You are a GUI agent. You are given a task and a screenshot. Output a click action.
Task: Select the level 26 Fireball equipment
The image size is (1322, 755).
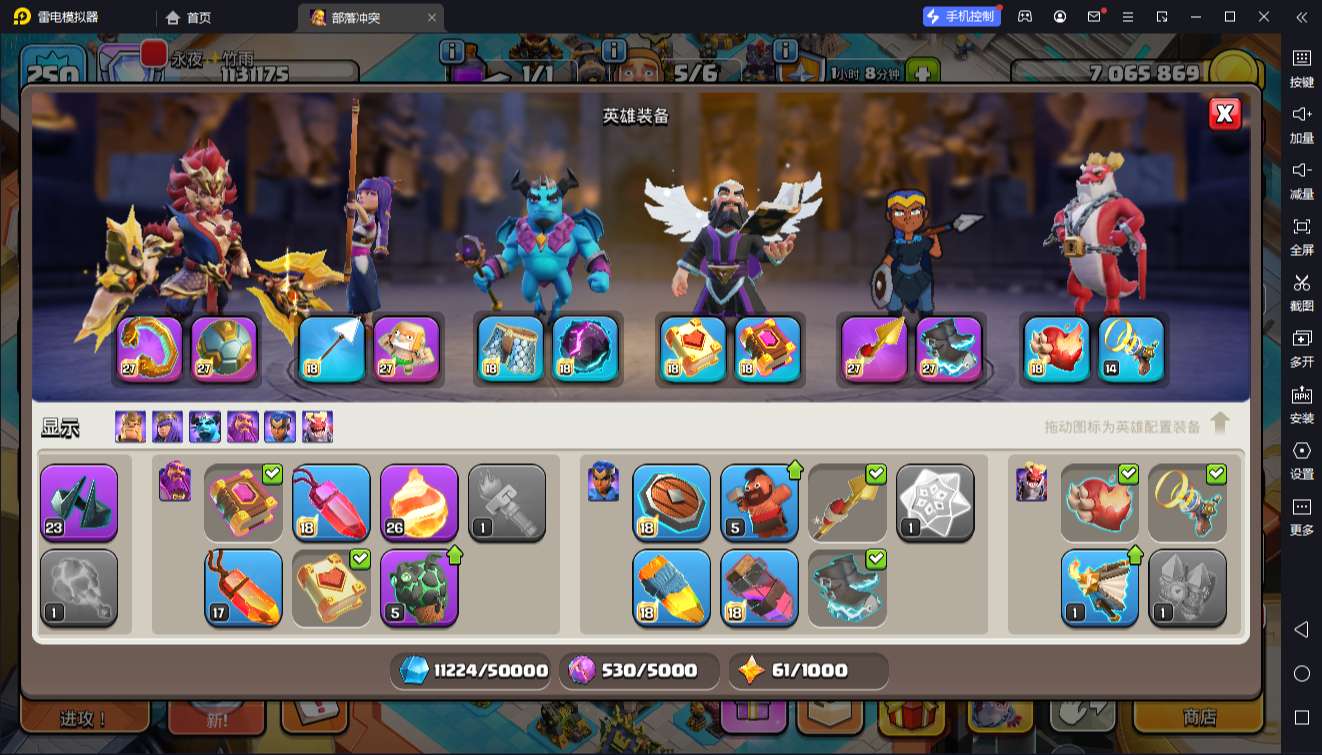click(419, 502)
